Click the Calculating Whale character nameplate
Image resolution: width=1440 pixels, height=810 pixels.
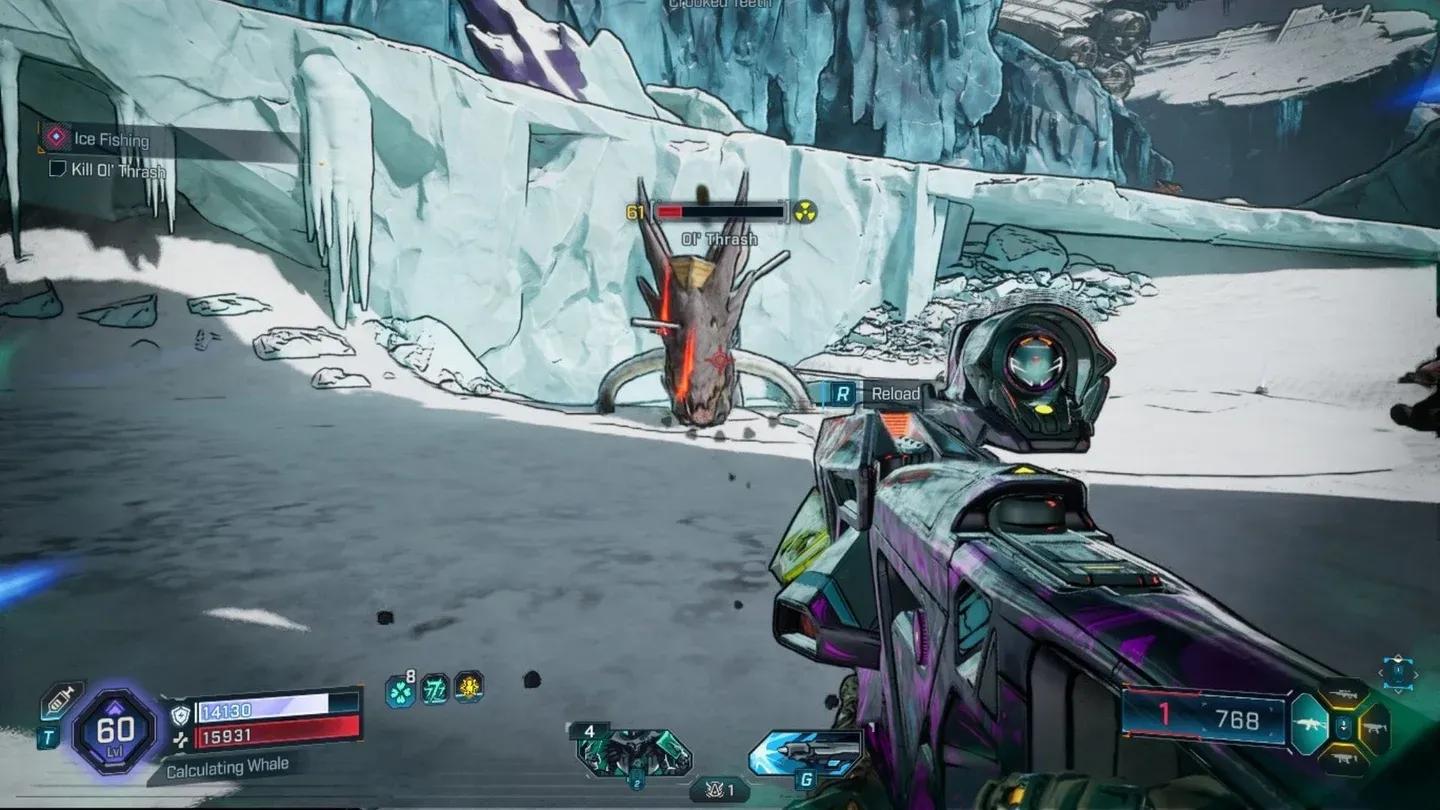click(227, 768)
